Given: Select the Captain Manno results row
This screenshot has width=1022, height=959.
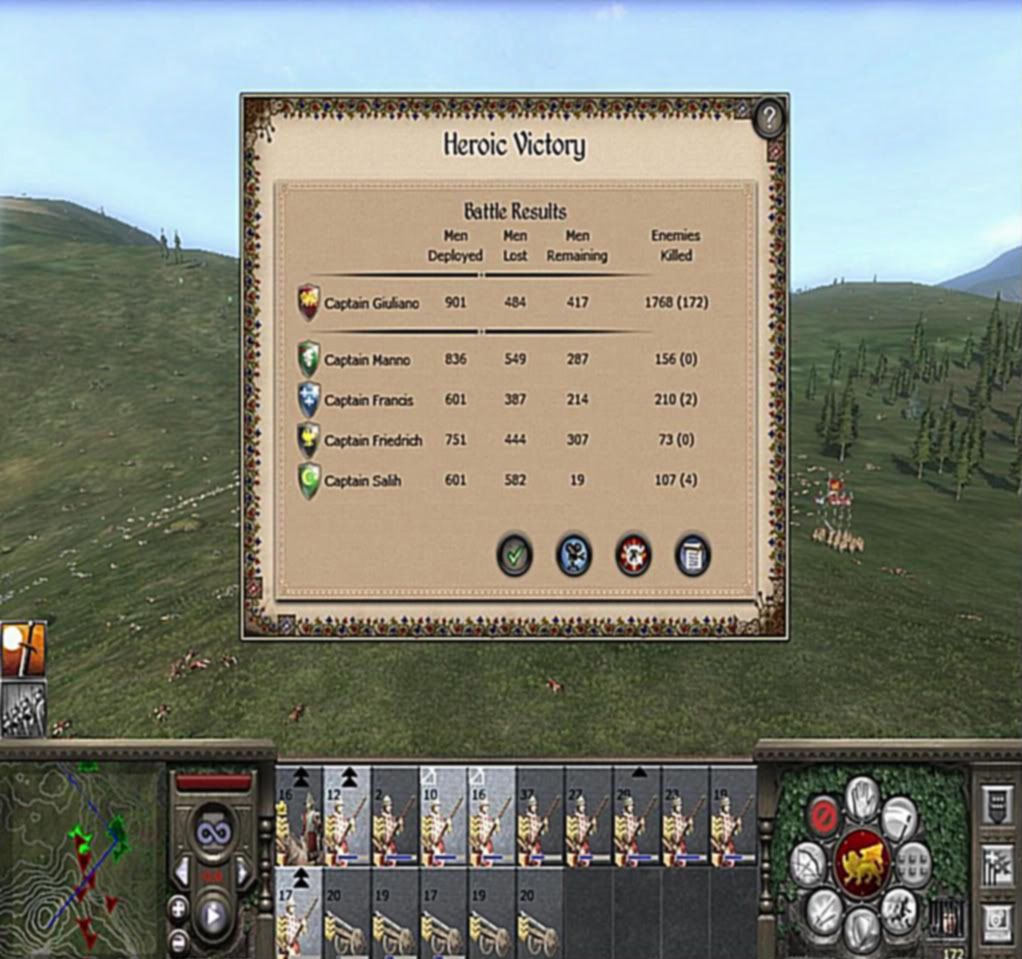Looking at the screenshot, I should [500, 360].
